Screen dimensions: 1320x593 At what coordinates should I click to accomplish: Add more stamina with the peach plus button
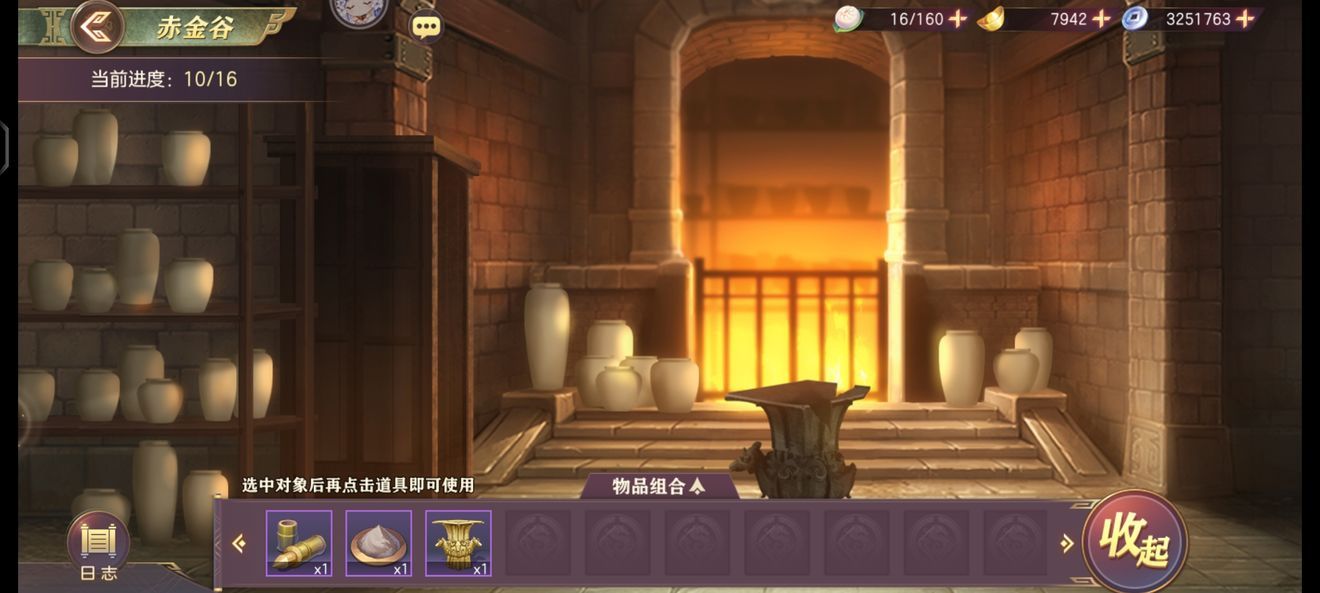958,18
